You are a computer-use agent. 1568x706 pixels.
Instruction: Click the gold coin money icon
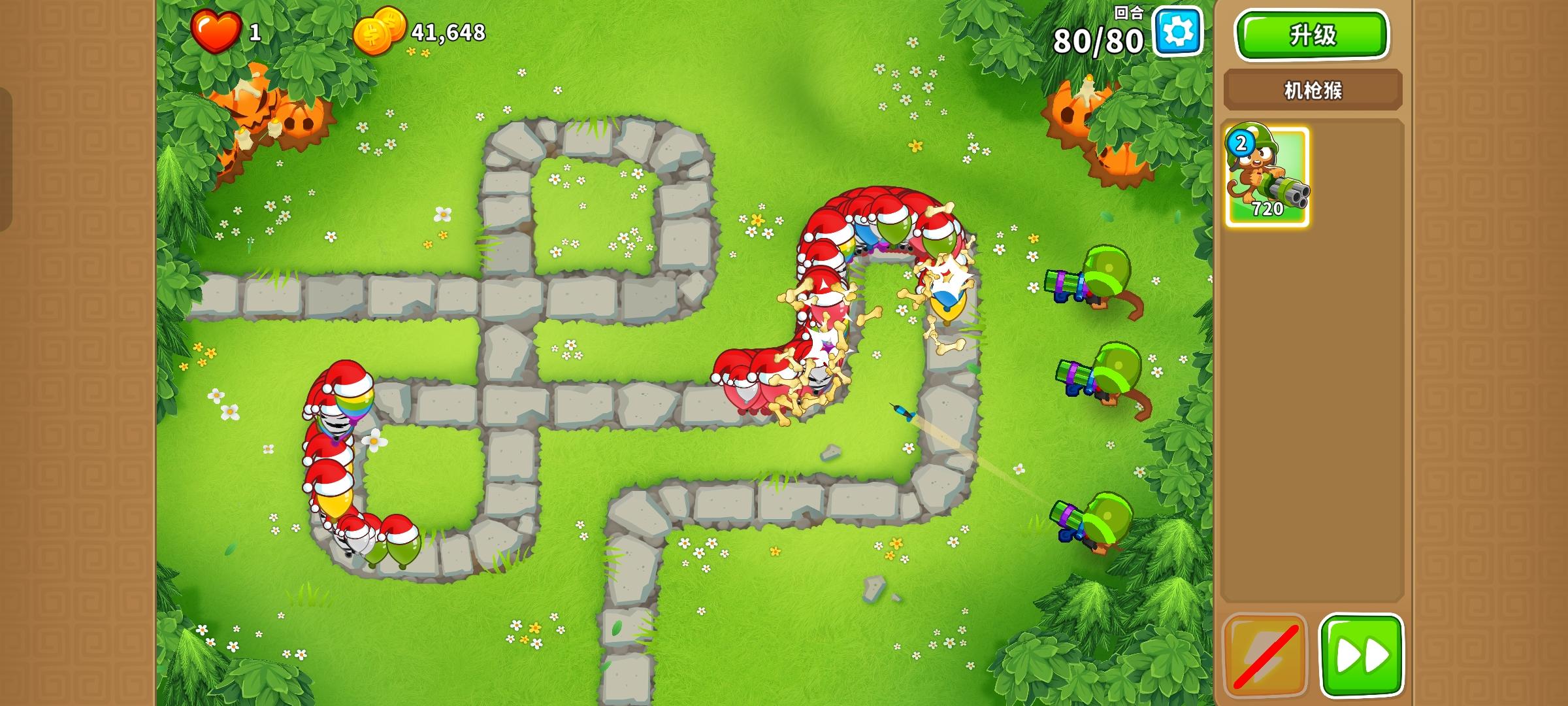pyautogui.click(x=385, y=31)
